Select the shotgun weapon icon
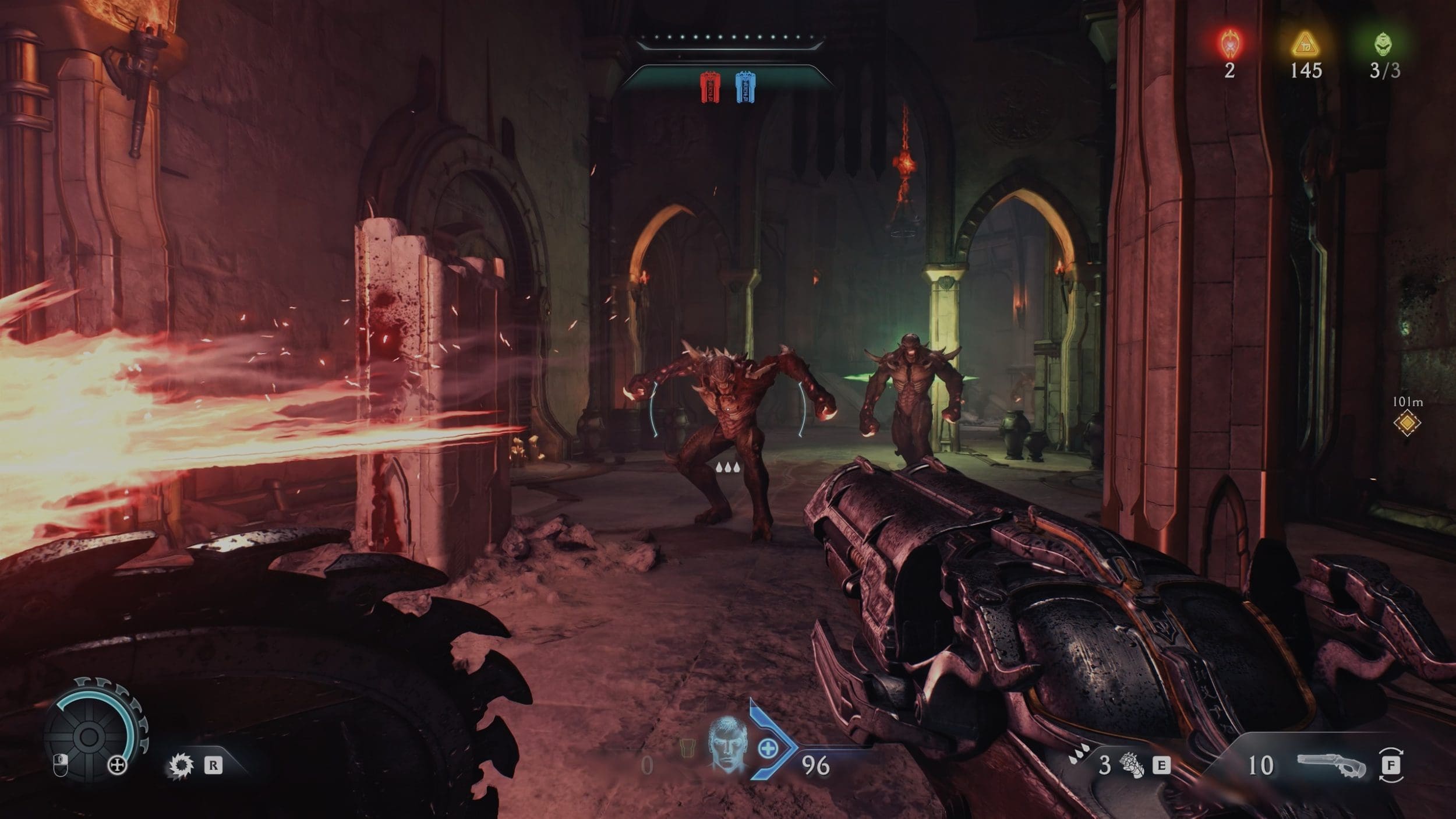Image resolution: width=1456 pixels, height=819 pixels. tap(1331, 765)
